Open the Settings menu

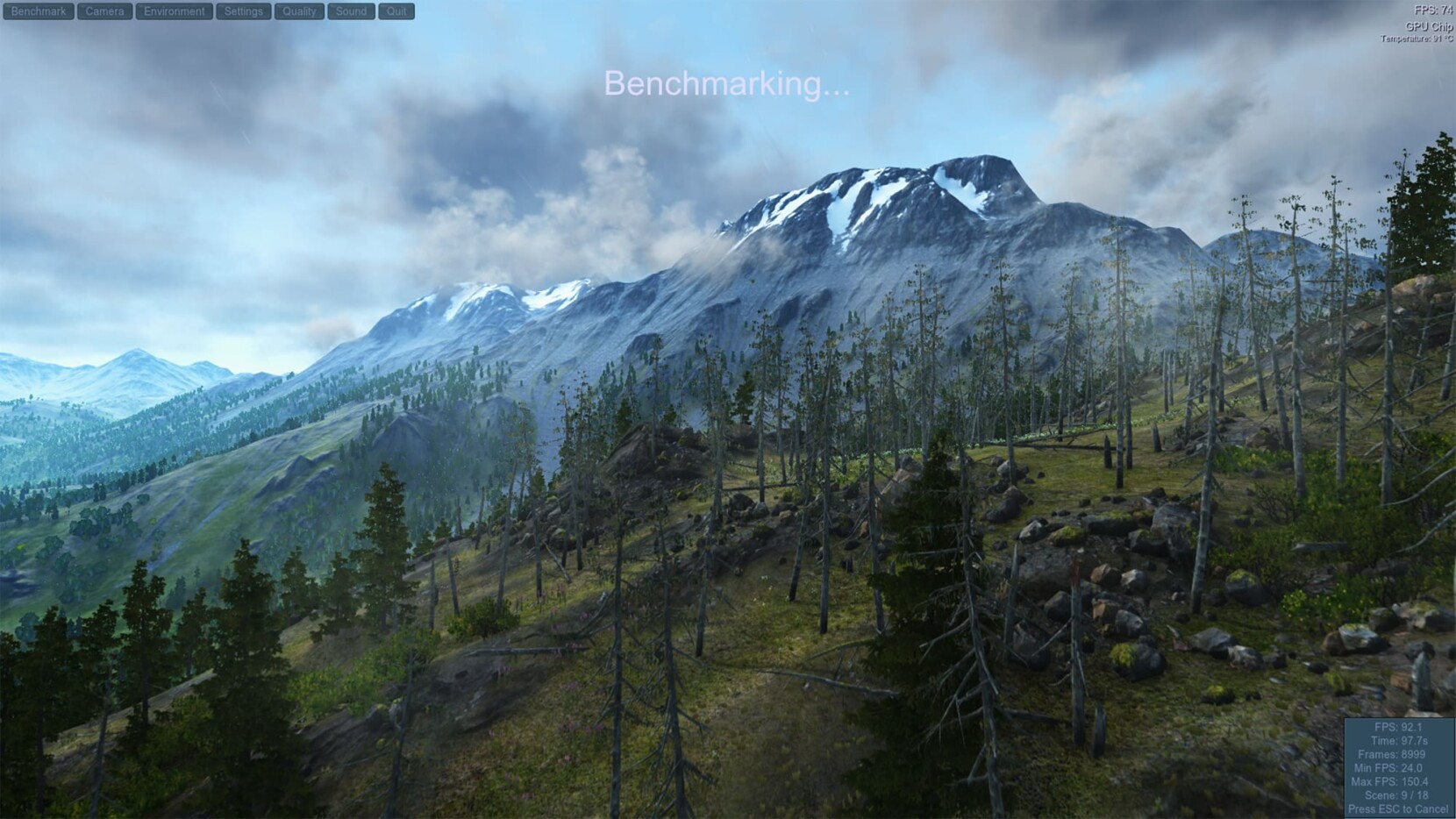click(x=242, y=11)
